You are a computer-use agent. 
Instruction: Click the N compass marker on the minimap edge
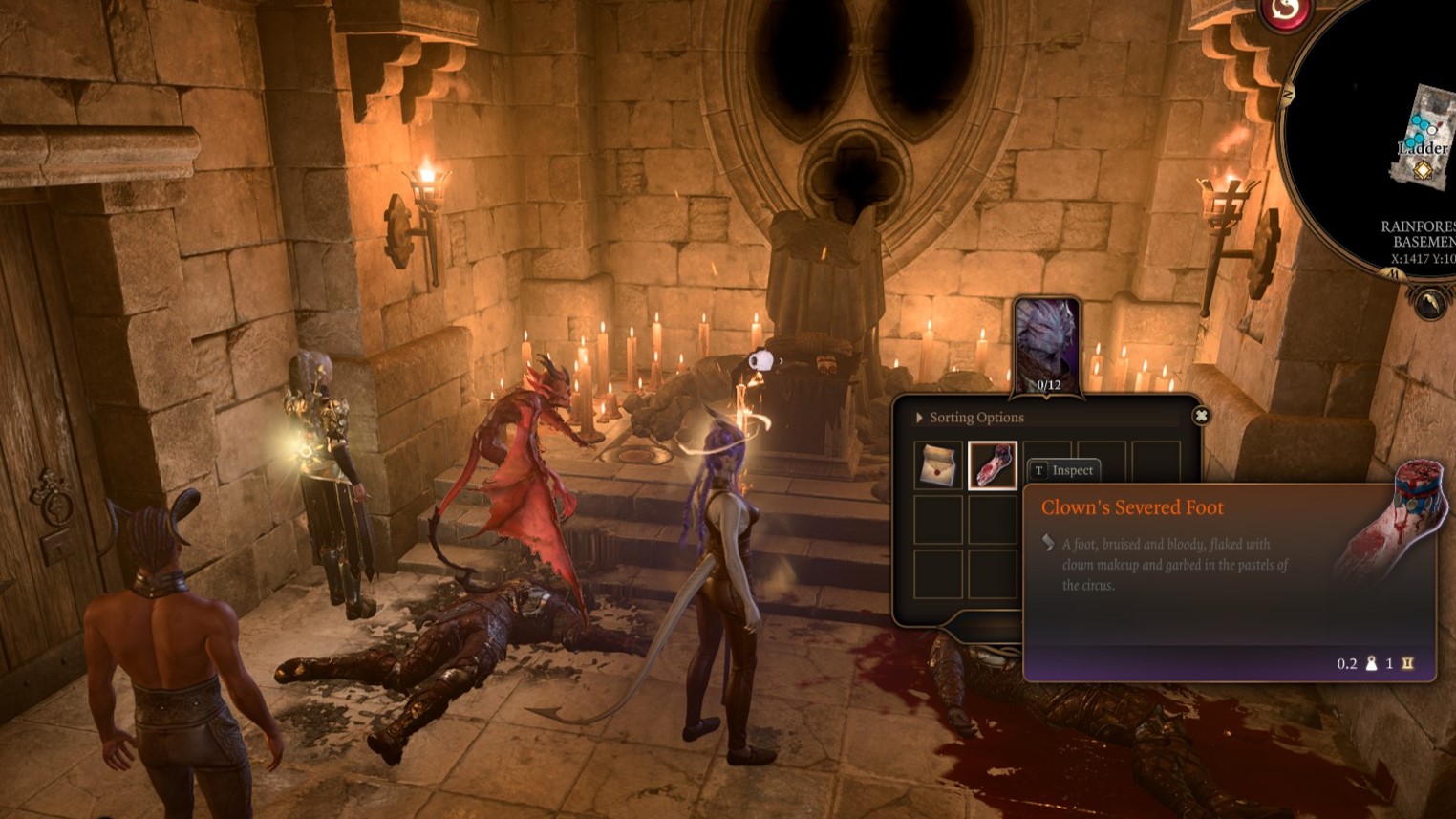(1288, 94)
